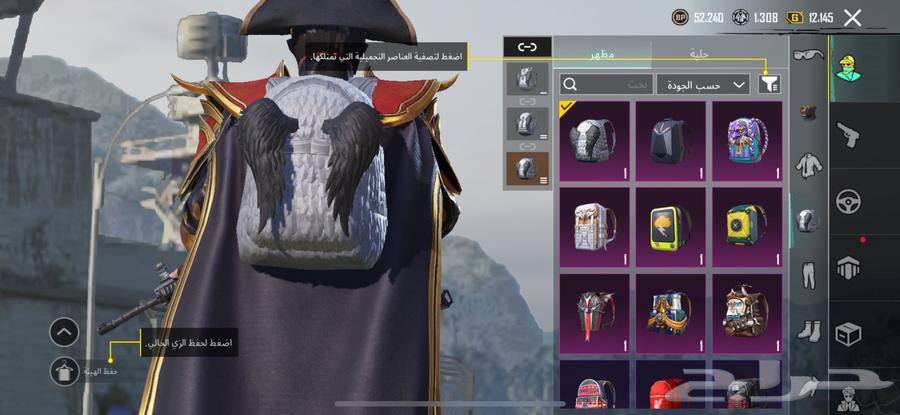Select the purple monster backpack skin
The image size is (900, 415).
click(747, 141)
